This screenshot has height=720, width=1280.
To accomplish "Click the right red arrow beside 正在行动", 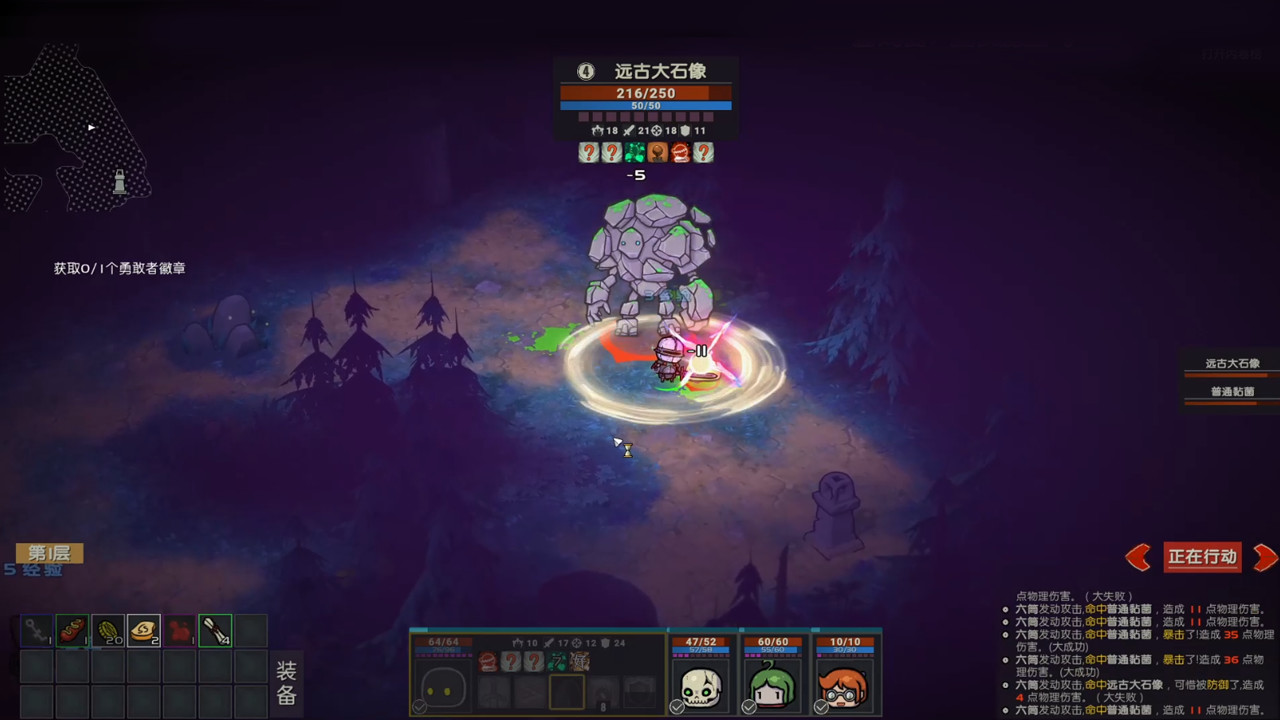I will click(x=1265, y=557).
